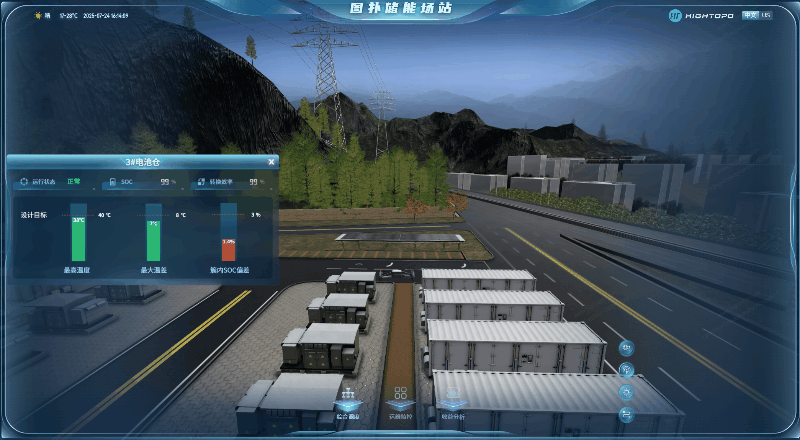Select the four-squares monitoring tab
This screenshot has height=440, width=800.
pos(400,400)
